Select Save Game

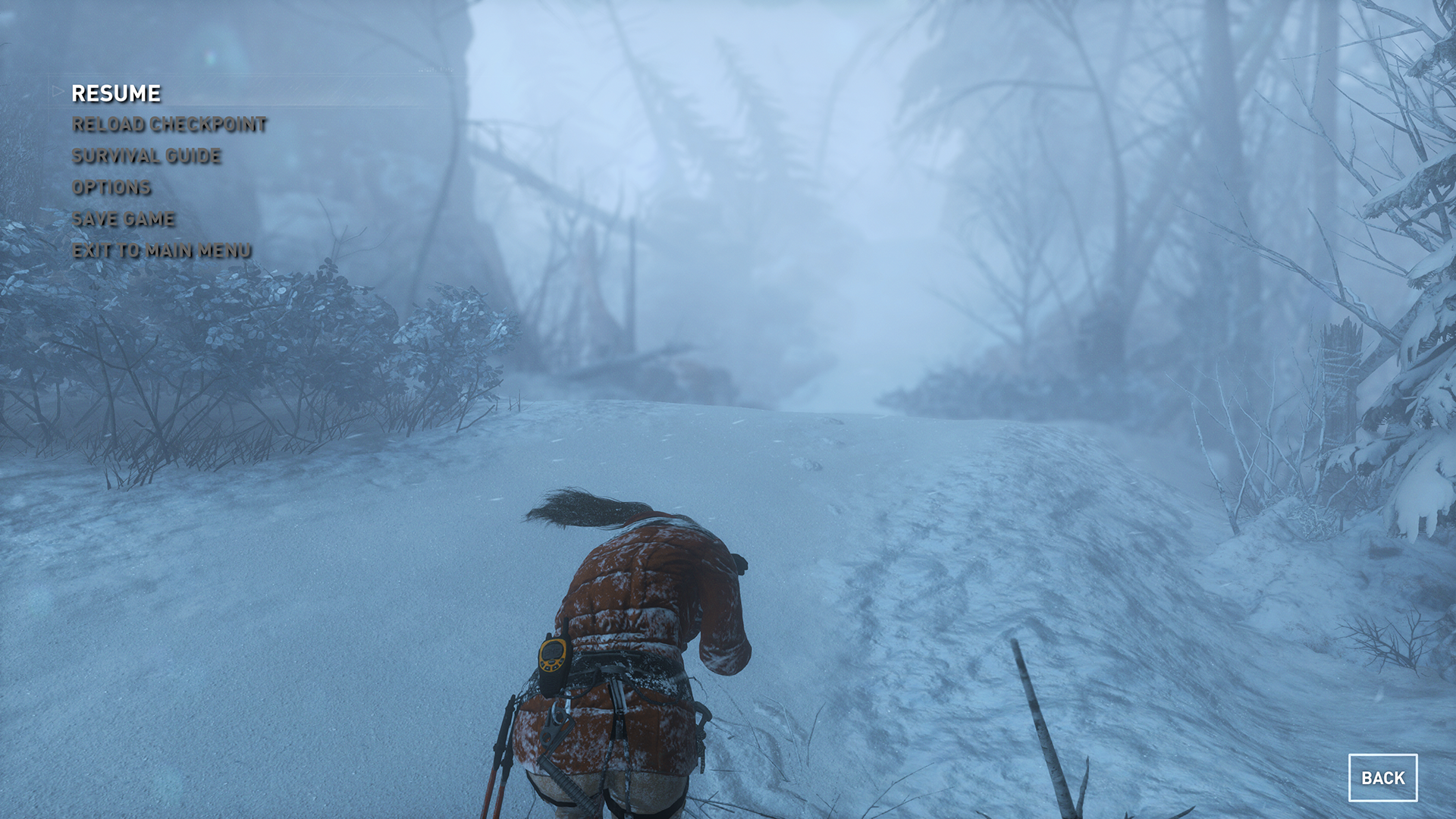pyautogui.click(x=124, y=219)
